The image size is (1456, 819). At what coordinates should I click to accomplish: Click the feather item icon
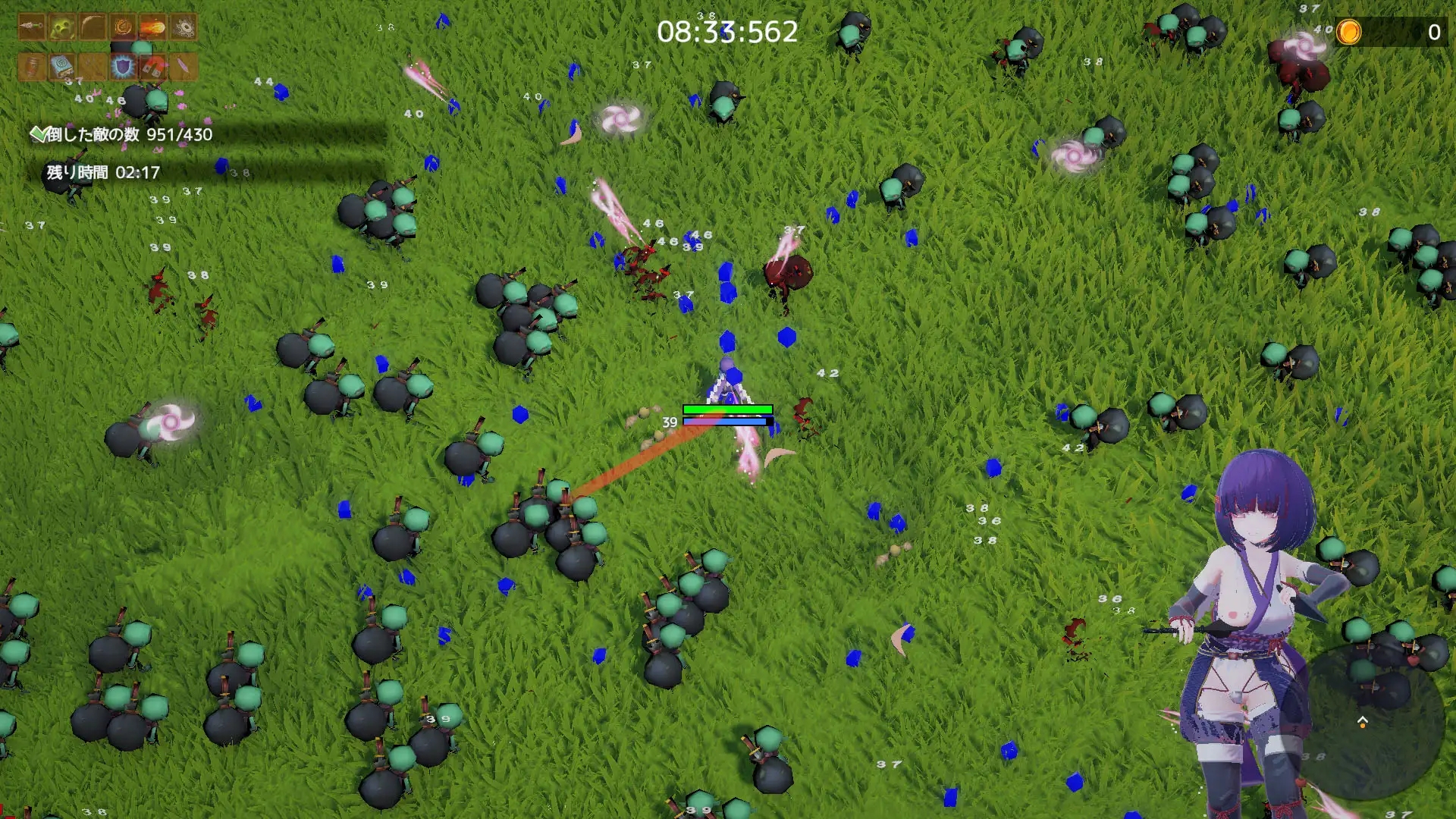click(182, 67)
